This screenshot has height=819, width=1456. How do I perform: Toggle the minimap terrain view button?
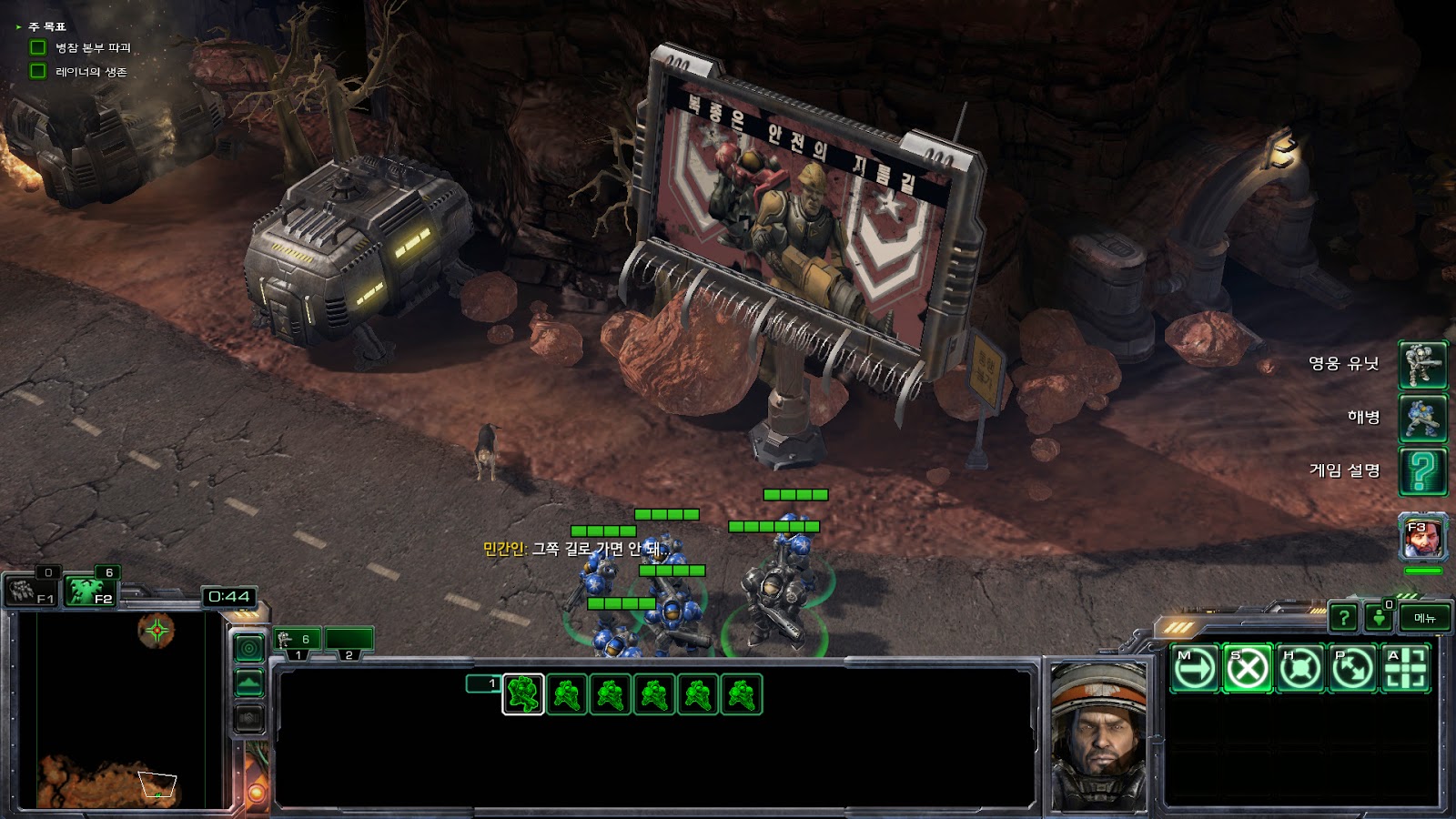coord(249,682)
